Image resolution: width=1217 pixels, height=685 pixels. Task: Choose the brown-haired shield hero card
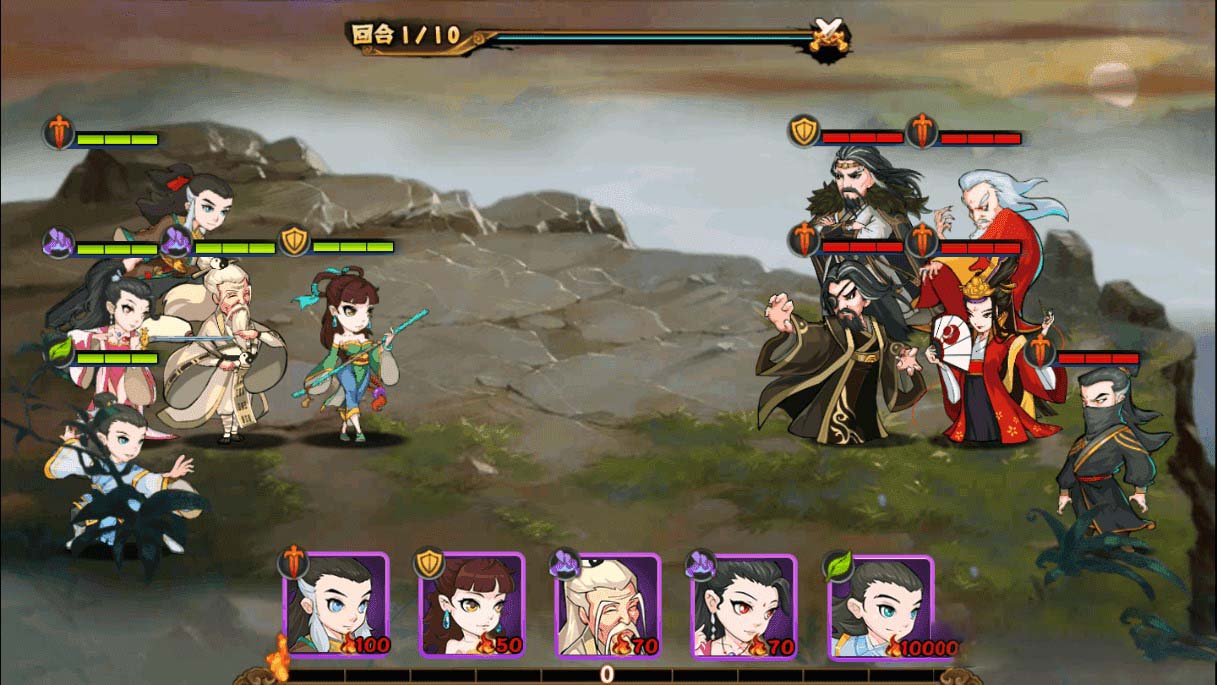pos(472,606)
